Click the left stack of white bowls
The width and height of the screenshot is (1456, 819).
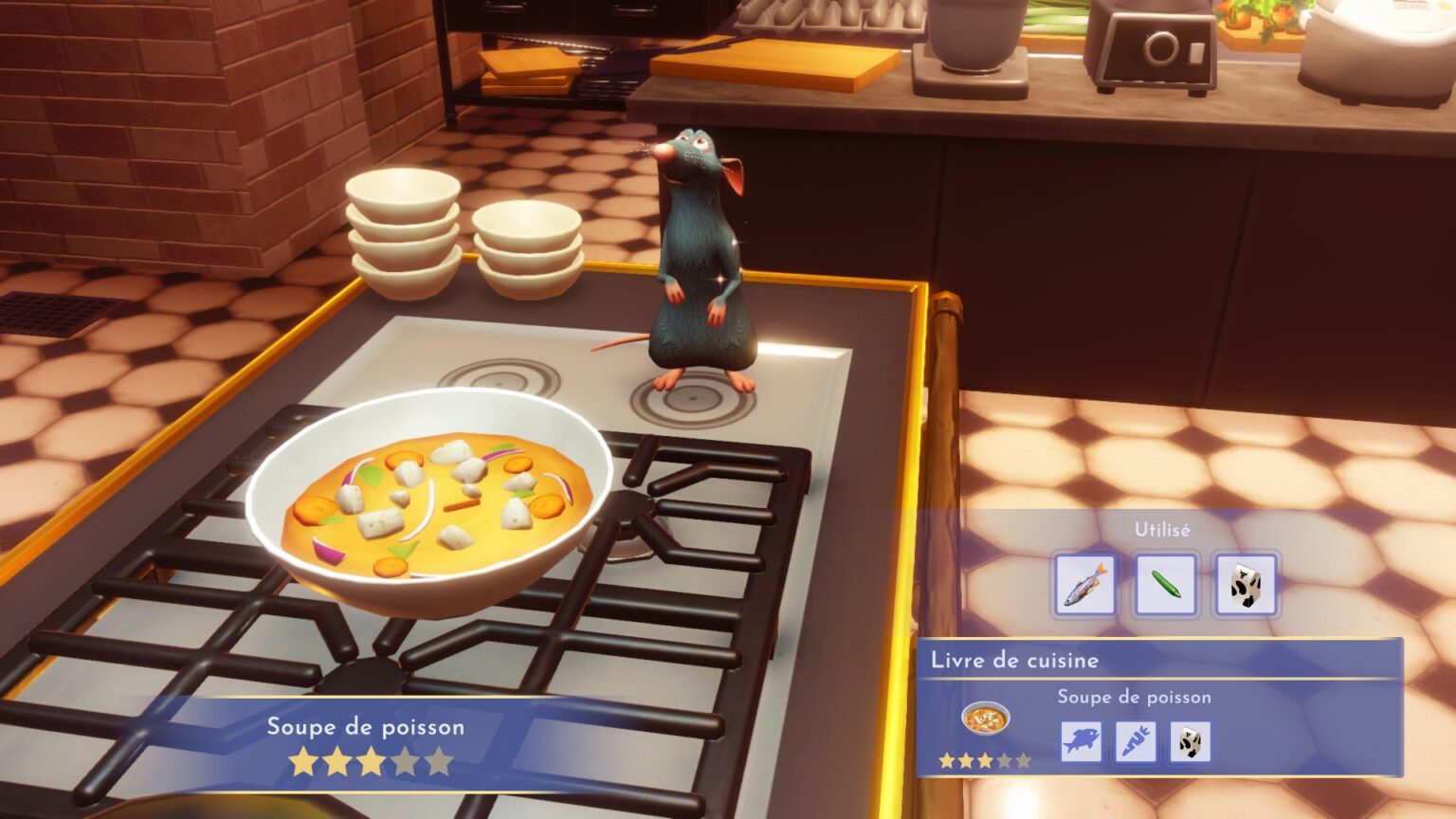(405, 232)
